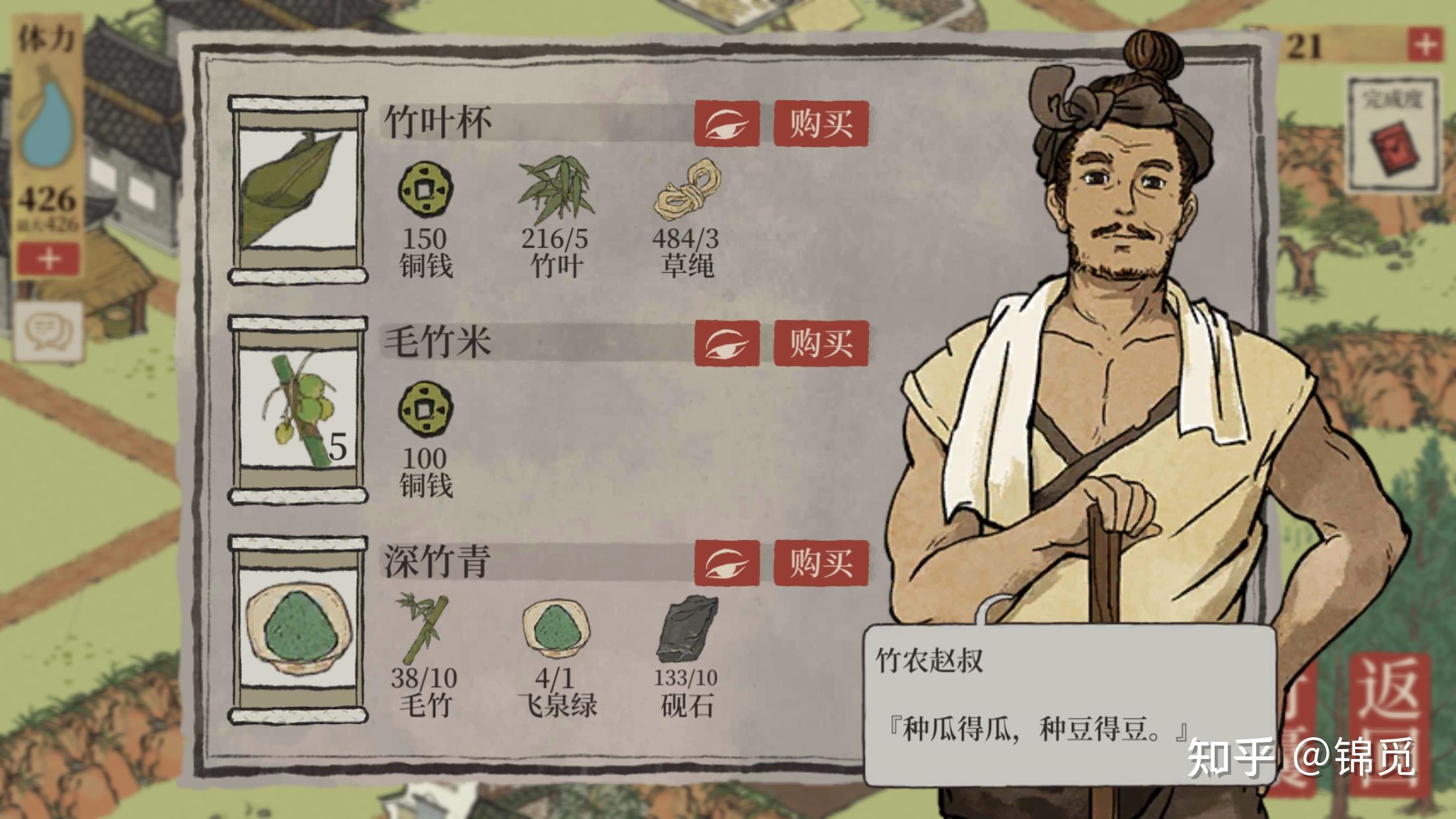The image size is (1456, 819).
Task: Select the 竹叶杯 scroll thumbnail
Action: click(x=298, y=190)
